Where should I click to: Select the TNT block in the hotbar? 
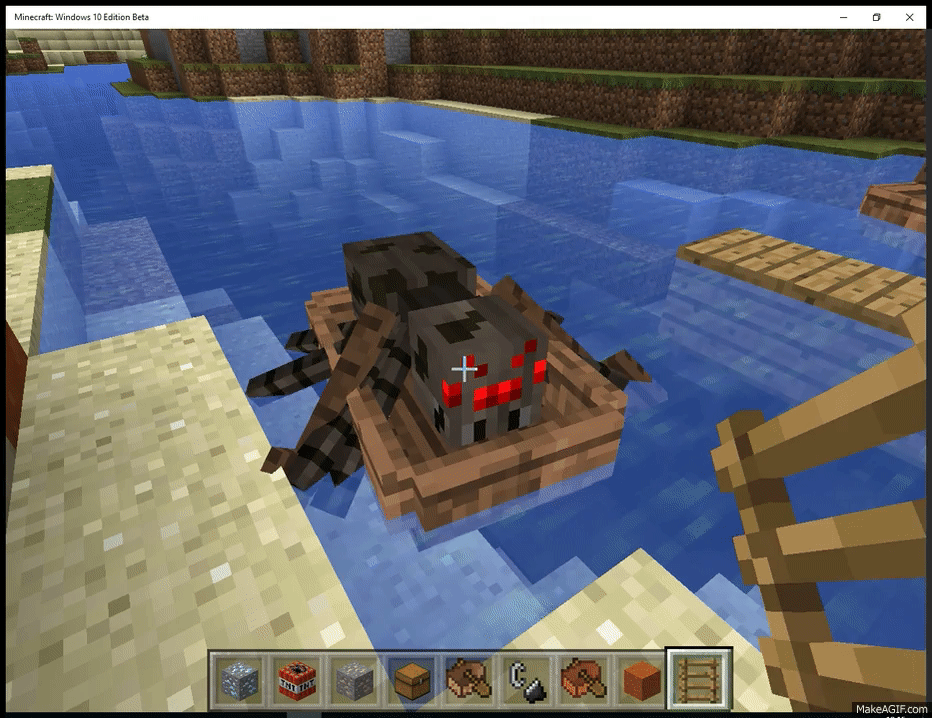pos(296,680)
